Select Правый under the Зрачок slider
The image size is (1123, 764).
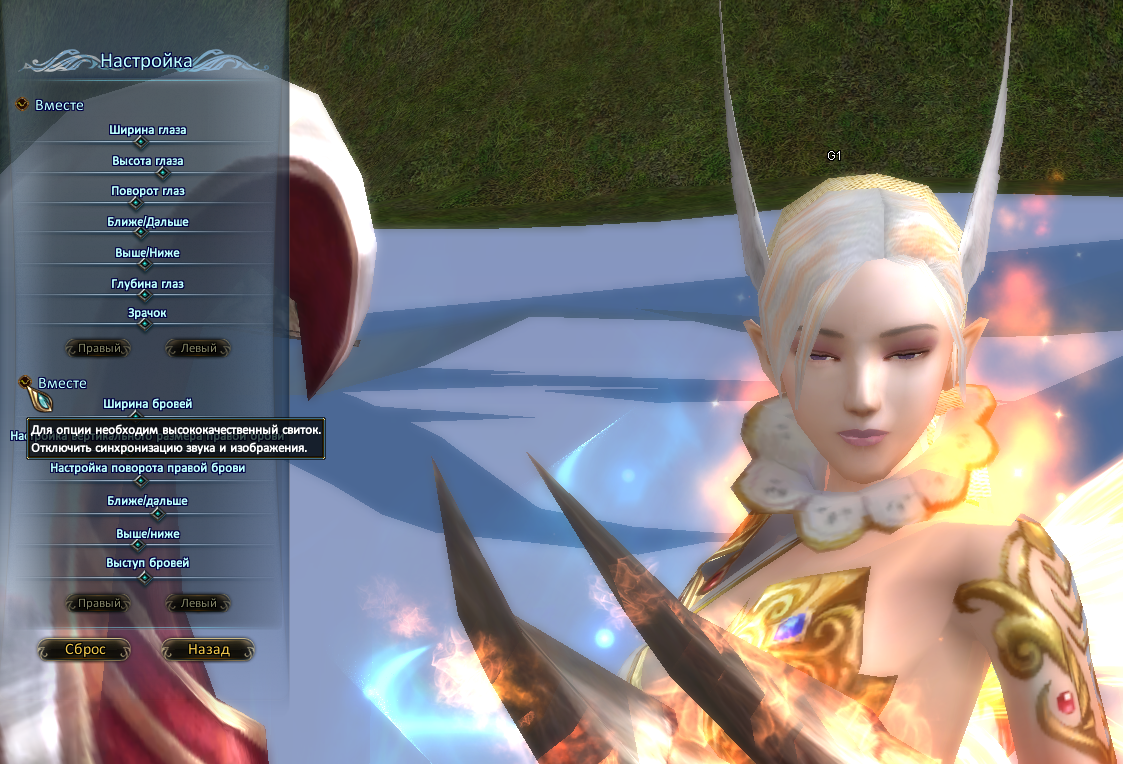[99, 349]
